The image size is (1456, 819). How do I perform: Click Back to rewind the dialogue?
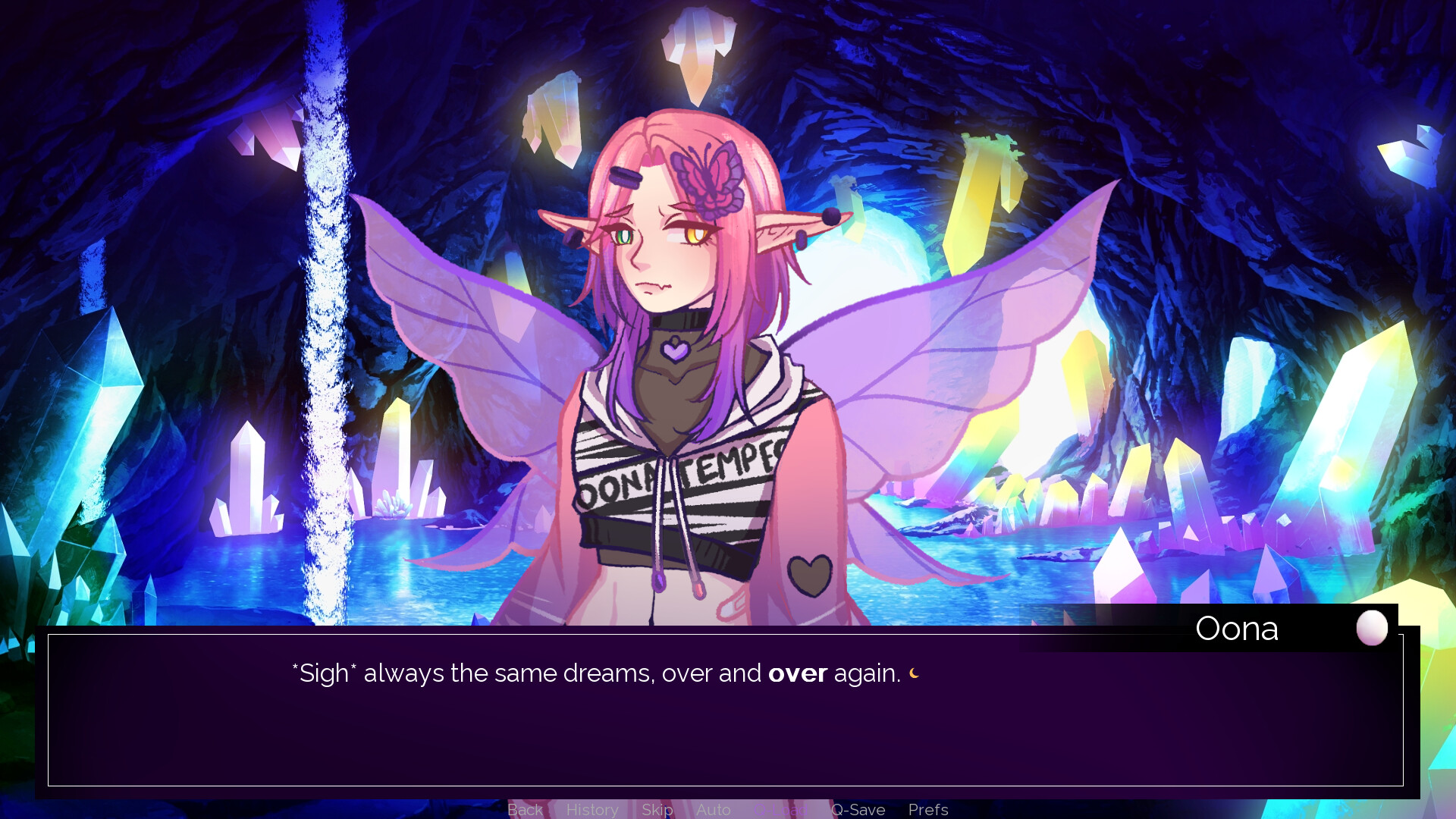(x=524, y=810)
